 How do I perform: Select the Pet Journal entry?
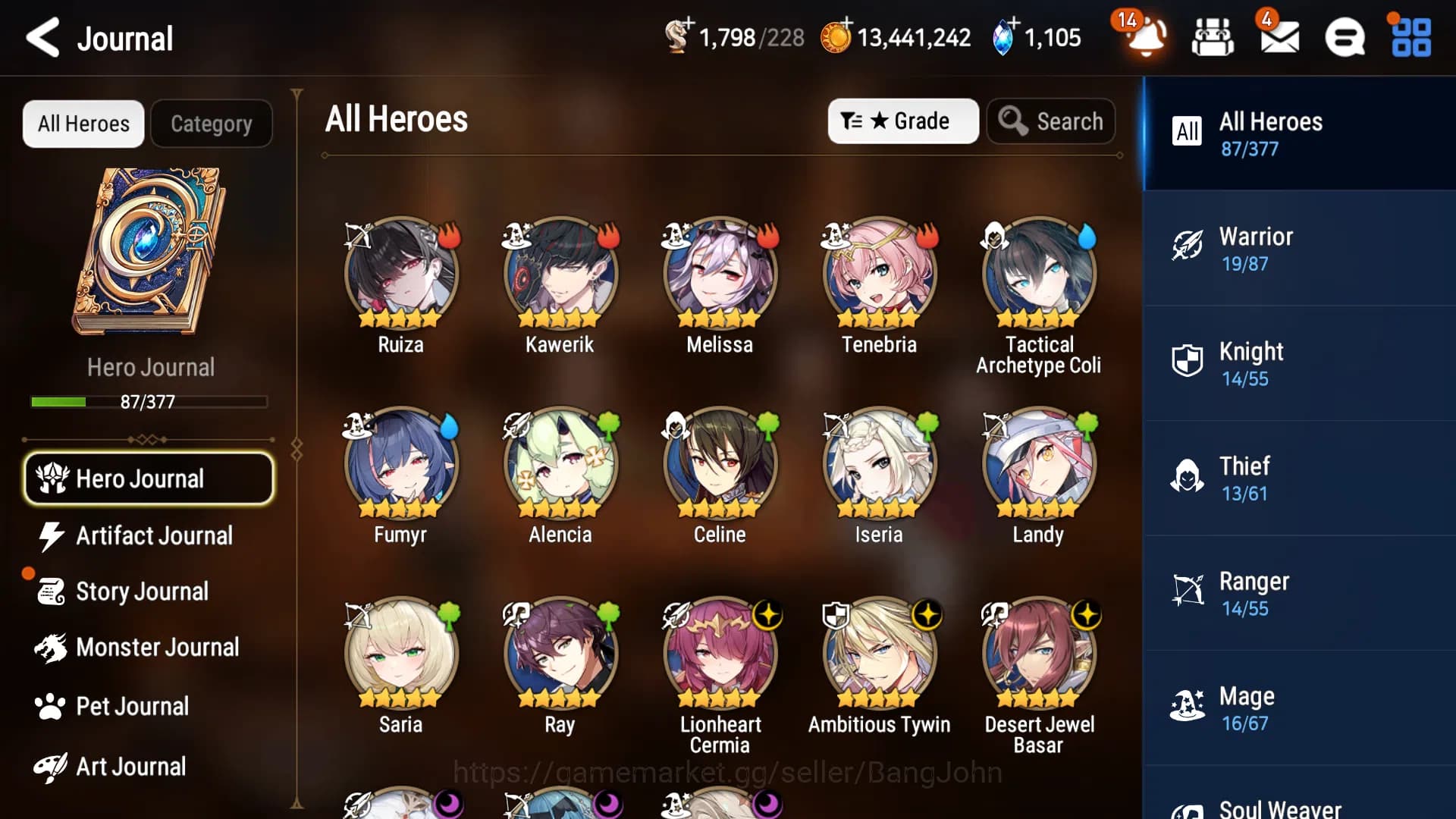pyautogui.click(x=132, y=706)
